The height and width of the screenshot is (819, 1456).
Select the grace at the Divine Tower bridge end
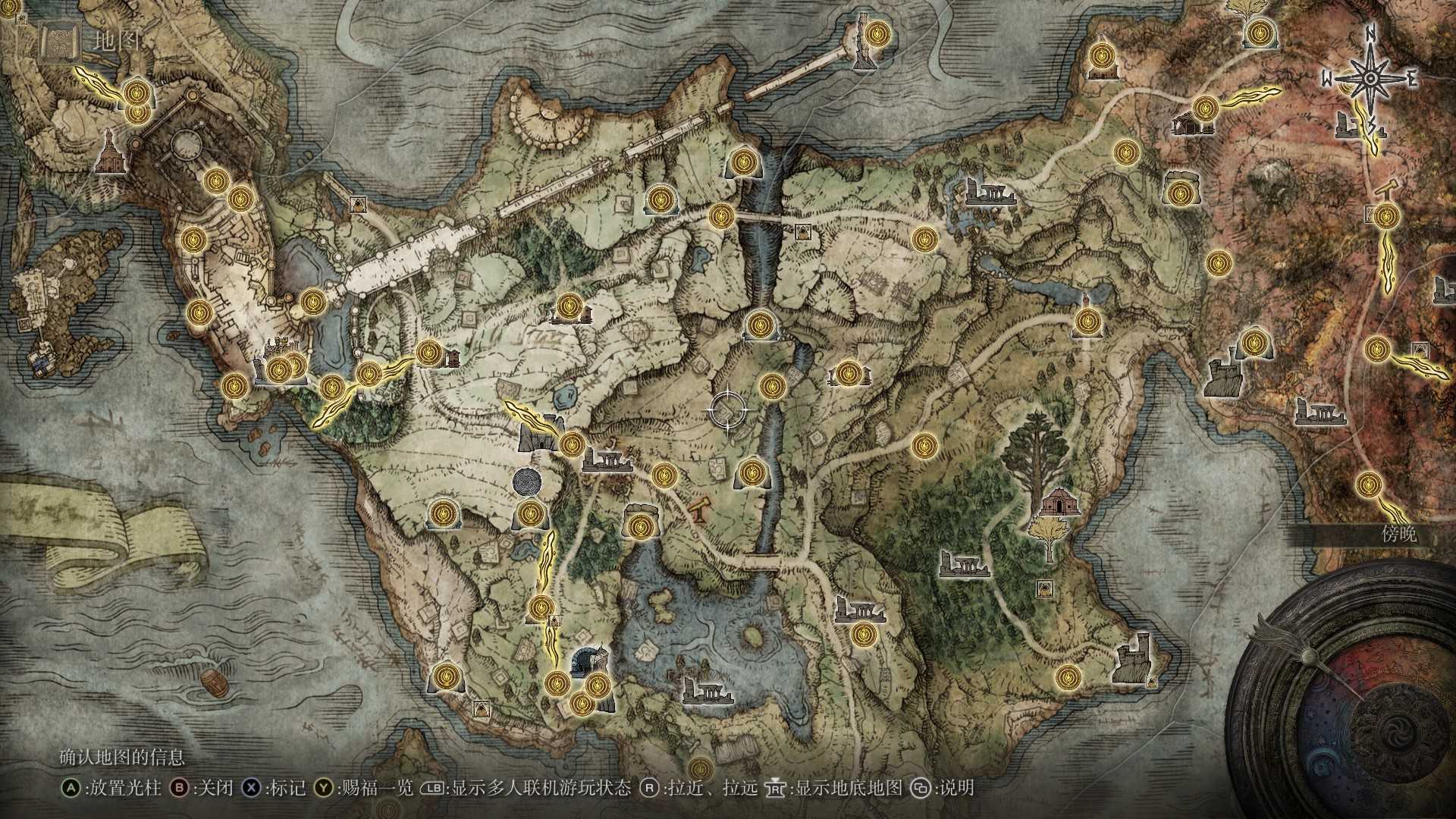pyautogui.click(x=878, y=33)
